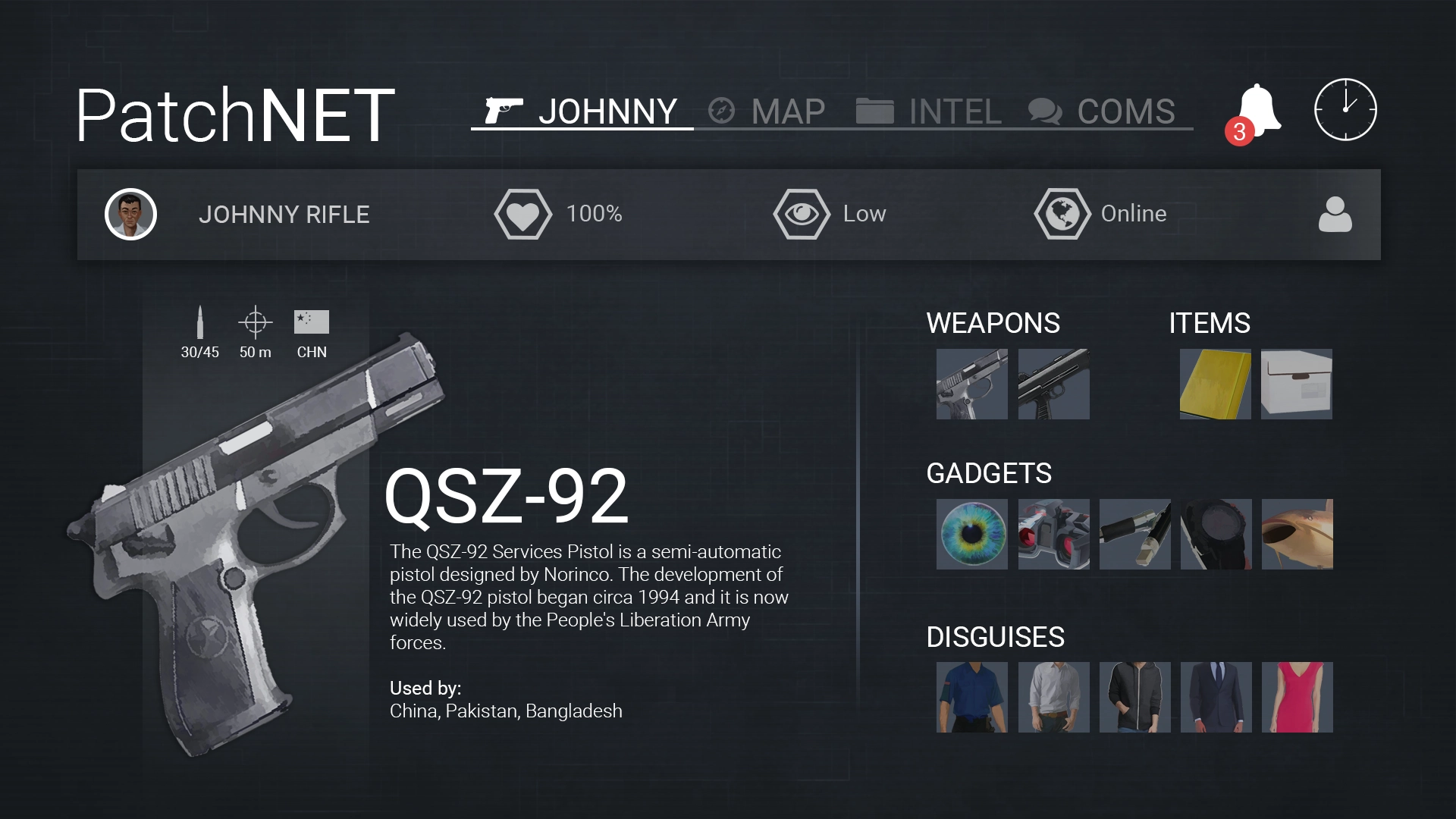Viewport: 1456px width, 819px height.
Task: Choose the blue police uniform disguise
Action: pyautogui.click(x=971, y=697)
